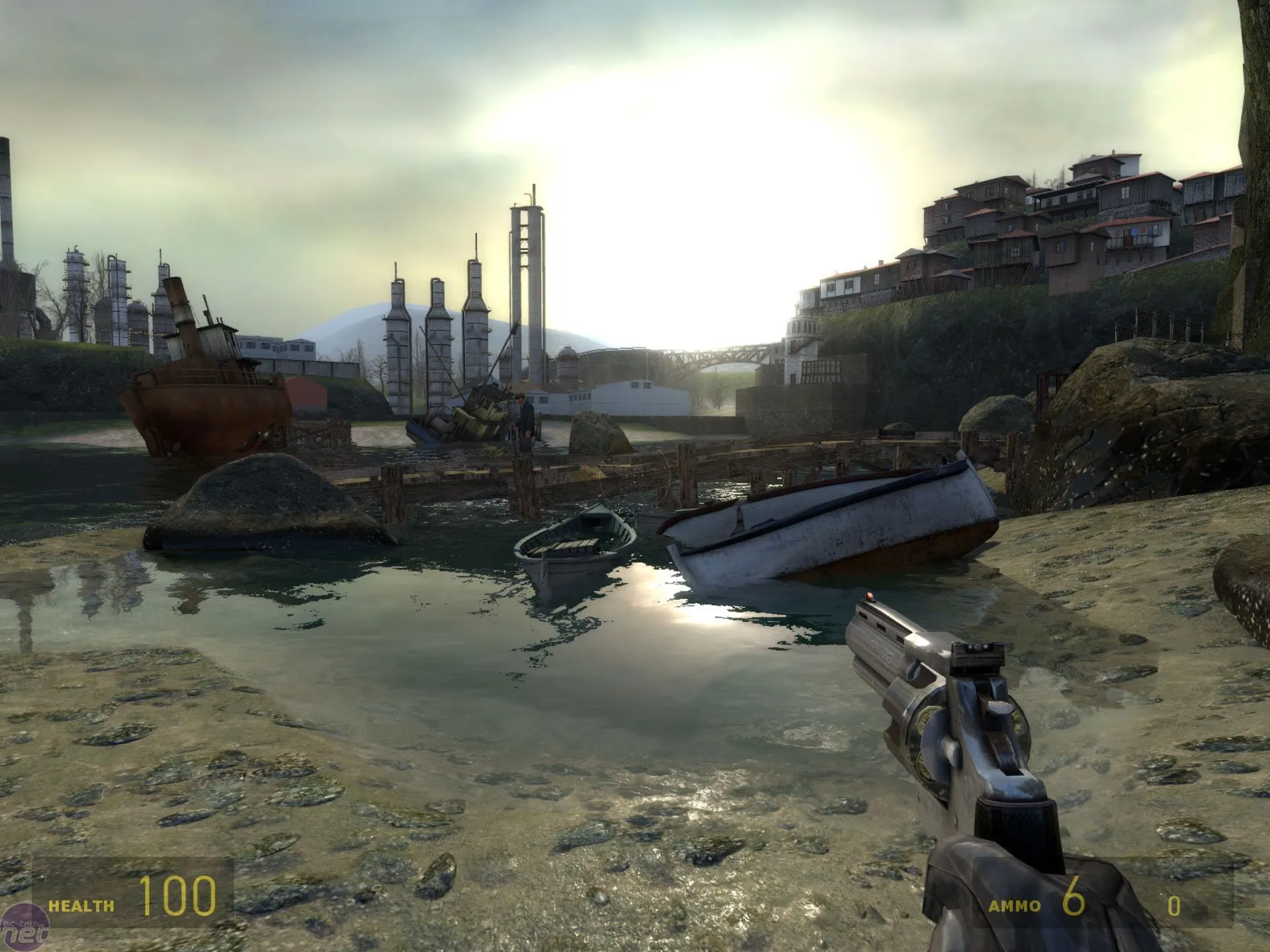Screen dimensions: 1270x952
Task: Click the small grey rowboat in the water
Action: pos(575,549)
